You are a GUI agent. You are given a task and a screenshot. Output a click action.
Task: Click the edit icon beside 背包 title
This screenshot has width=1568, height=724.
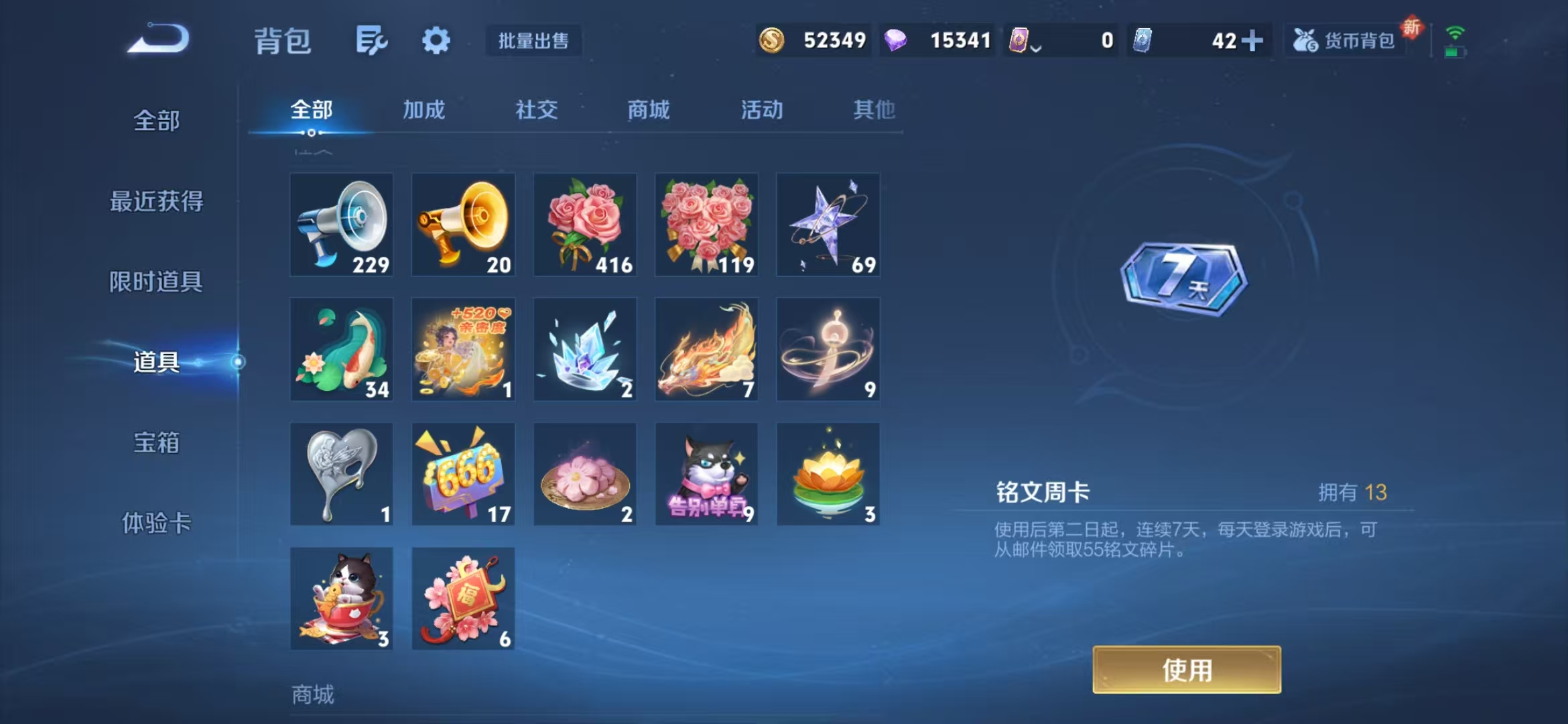[x=373, y=40]
